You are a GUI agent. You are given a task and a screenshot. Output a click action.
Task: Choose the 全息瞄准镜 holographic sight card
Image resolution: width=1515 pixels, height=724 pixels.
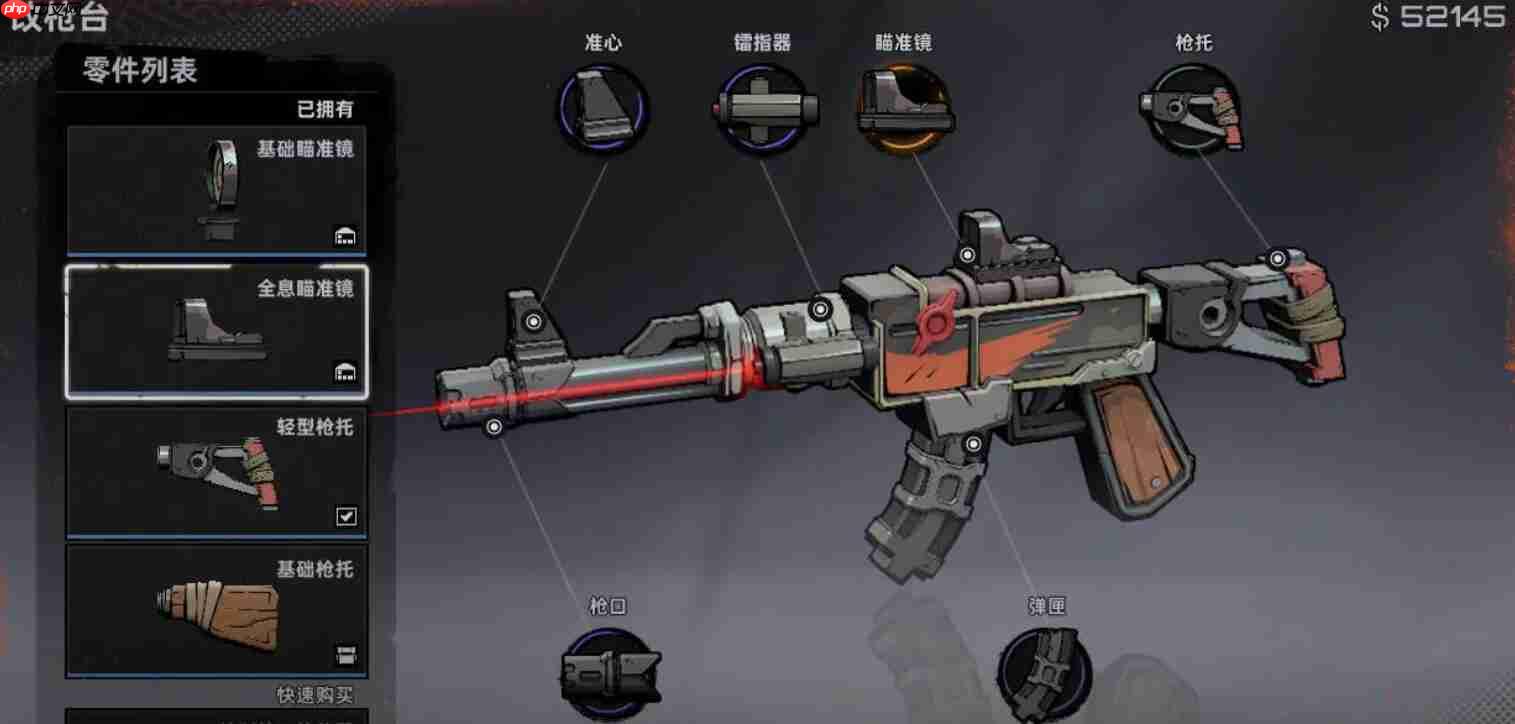(216, 331)
